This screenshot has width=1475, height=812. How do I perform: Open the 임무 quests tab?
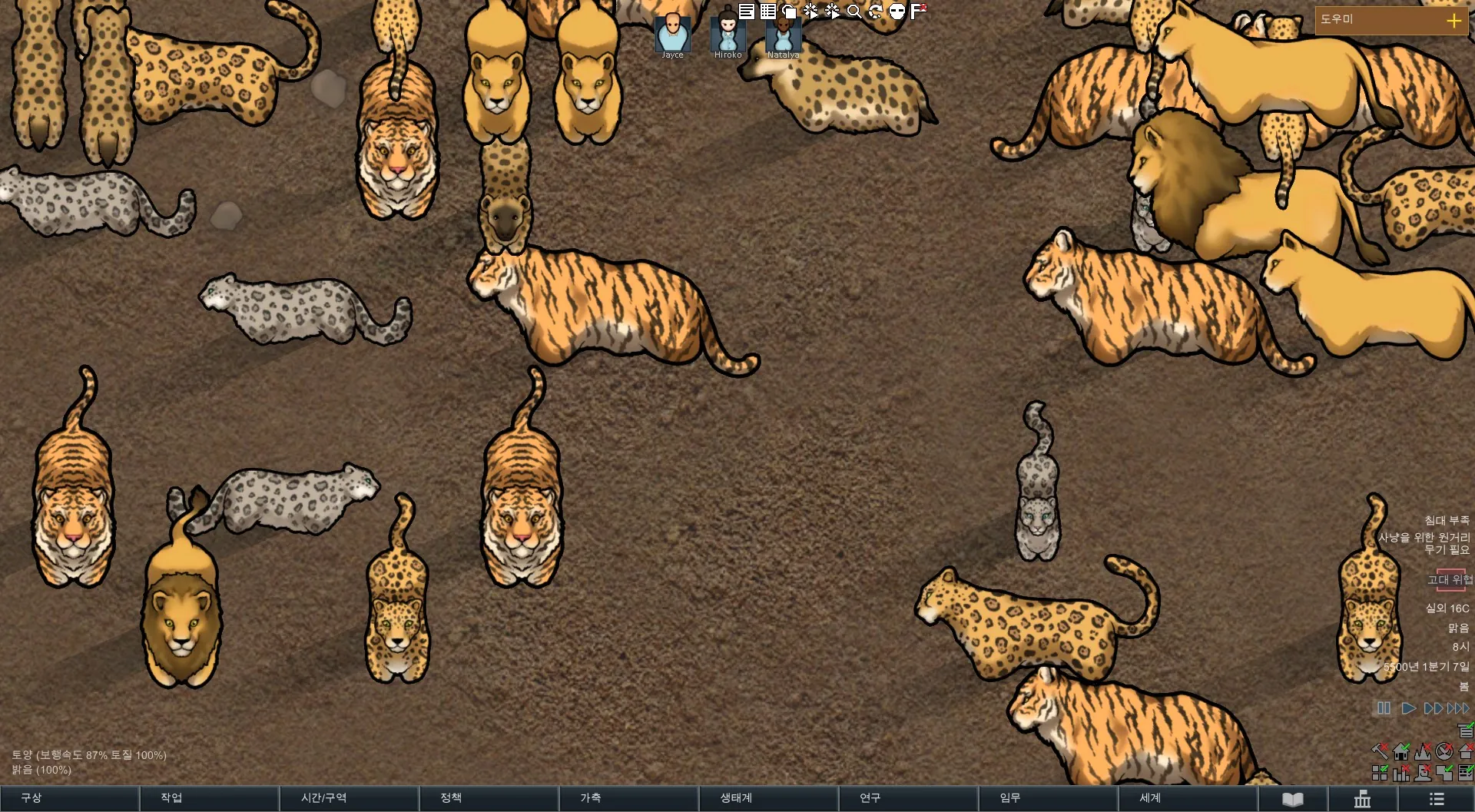tap(1048, 798)
